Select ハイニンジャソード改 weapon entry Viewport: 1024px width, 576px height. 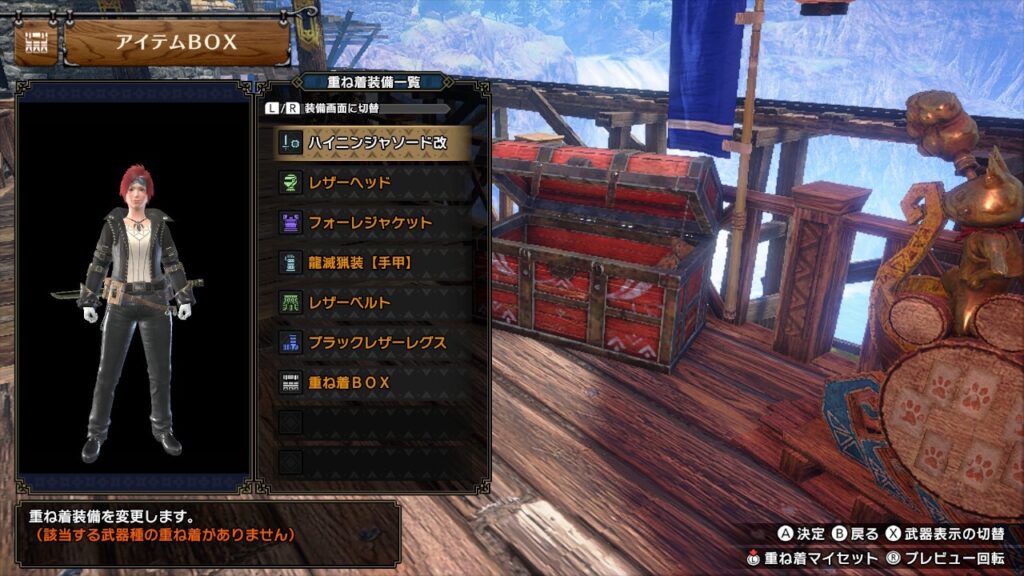point(373,142)
